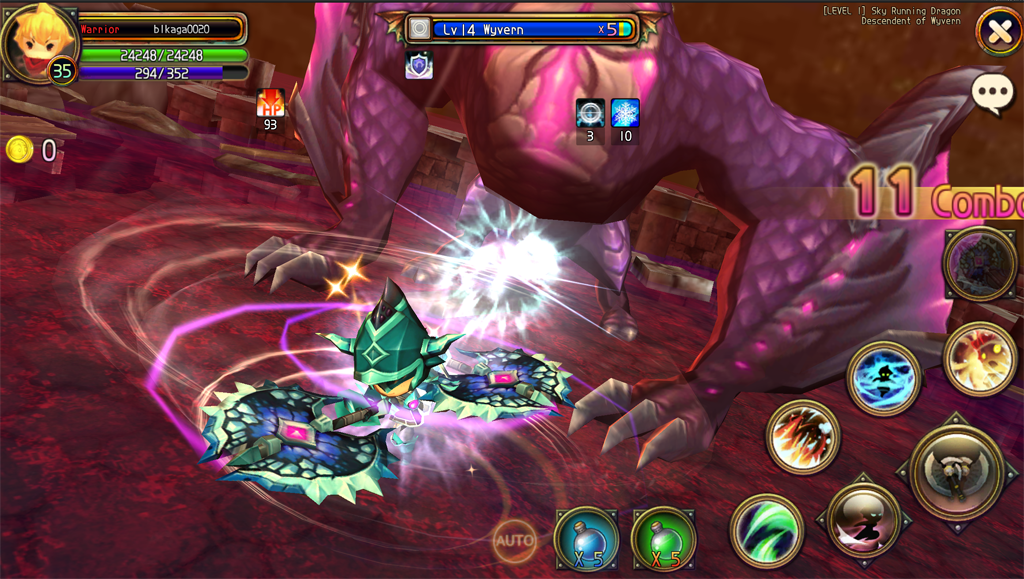Click the gold coin counter icon
Screen dimensions: 1024x579
[19, 150]
